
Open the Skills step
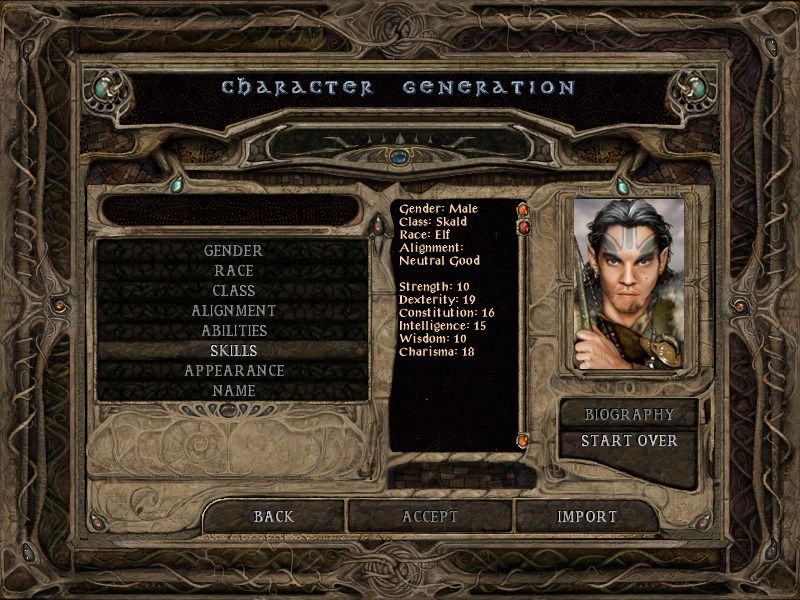tap(233, 351)
